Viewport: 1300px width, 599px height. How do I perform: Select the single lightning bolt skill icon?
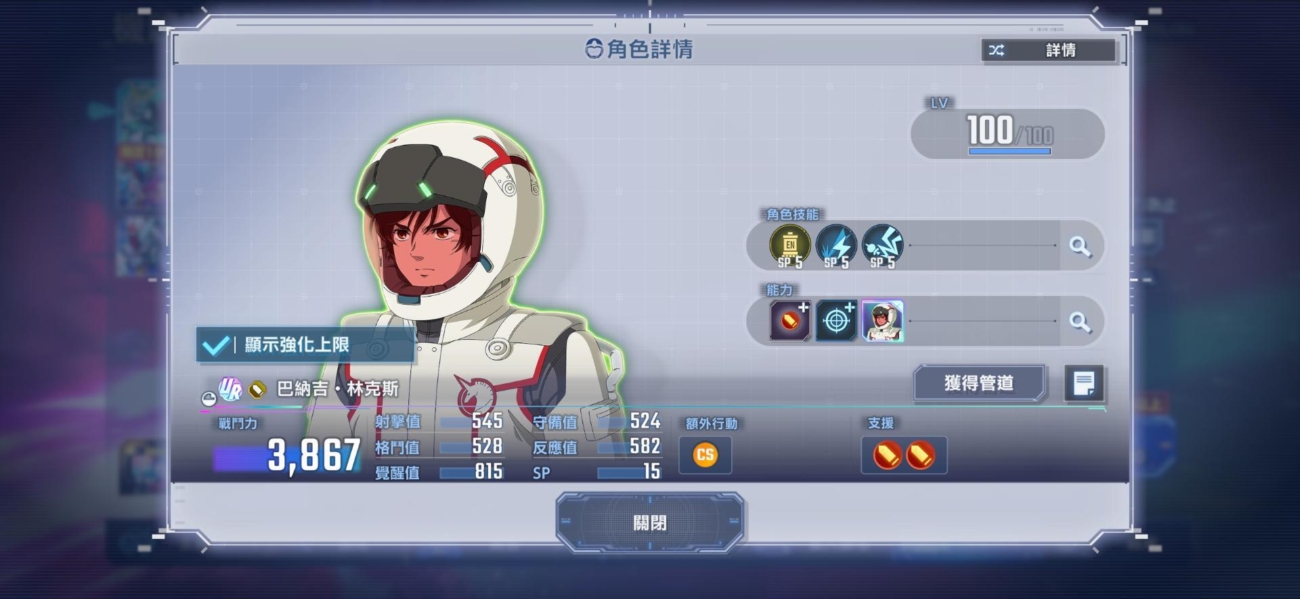coord(835,245)
